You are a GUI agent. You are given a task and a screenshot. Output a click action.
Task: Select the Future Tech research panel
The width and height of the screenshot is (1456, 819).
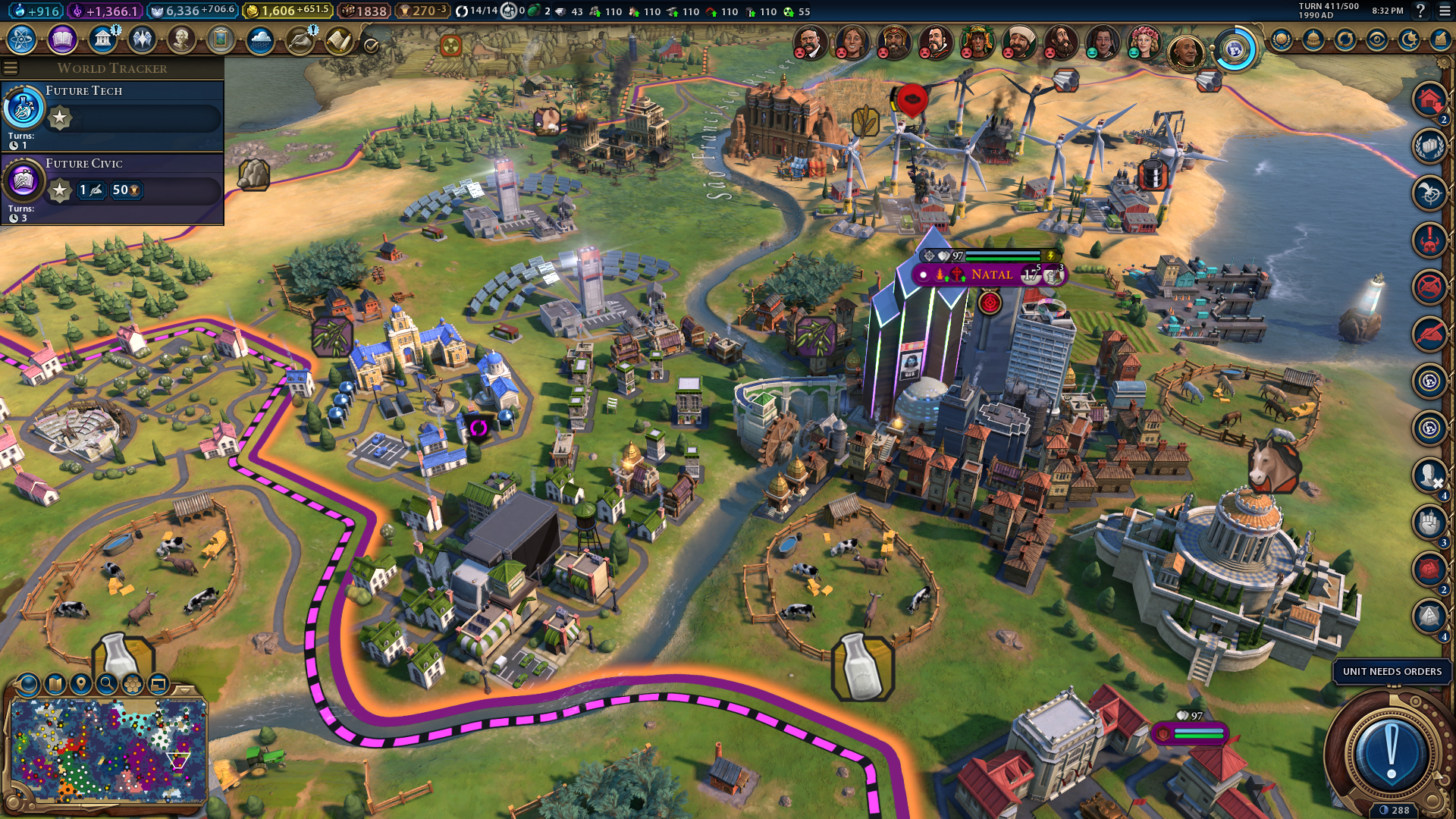pos(112,115)
